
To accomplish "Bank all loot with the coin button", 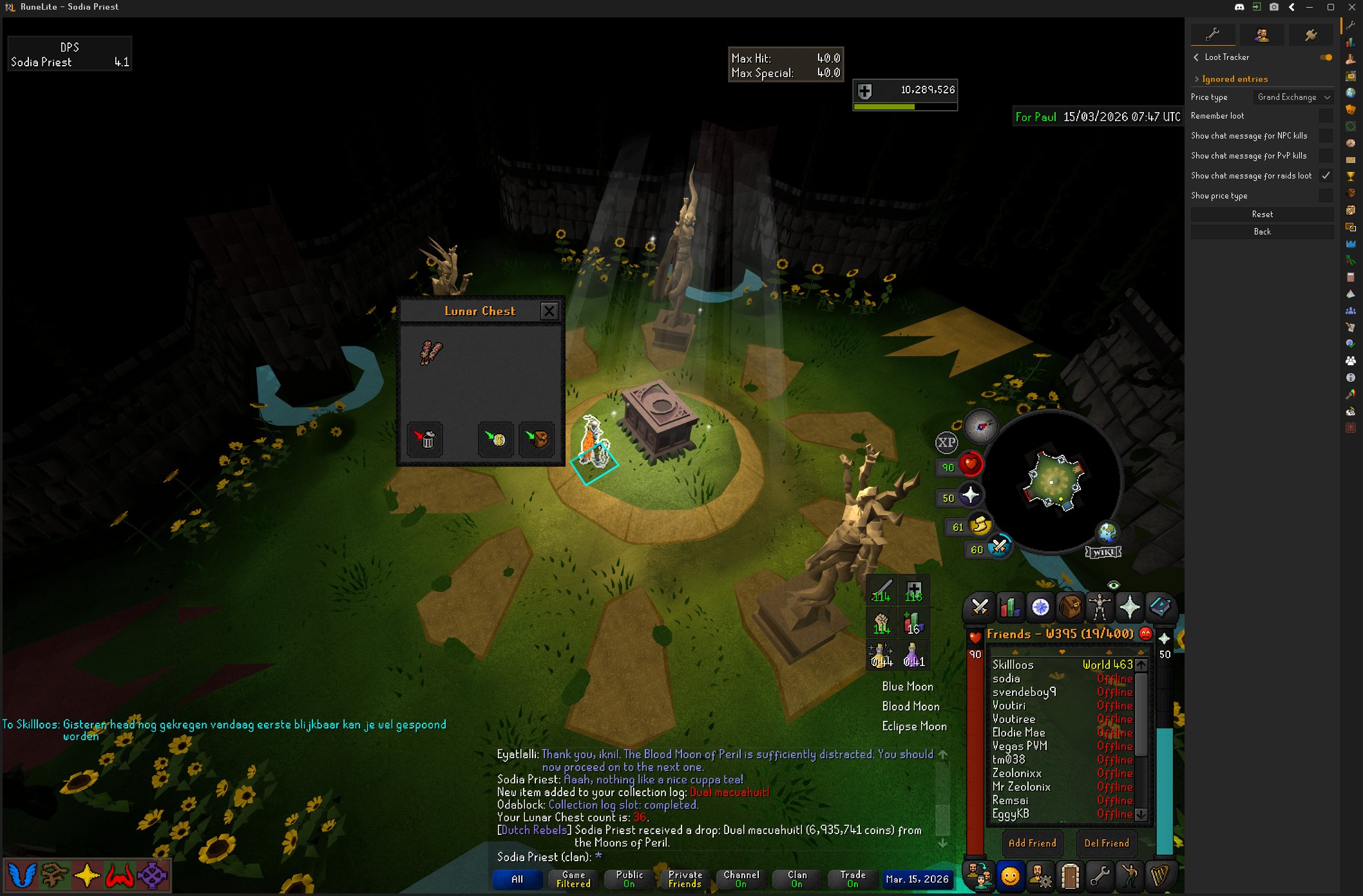I will point(496,439).
